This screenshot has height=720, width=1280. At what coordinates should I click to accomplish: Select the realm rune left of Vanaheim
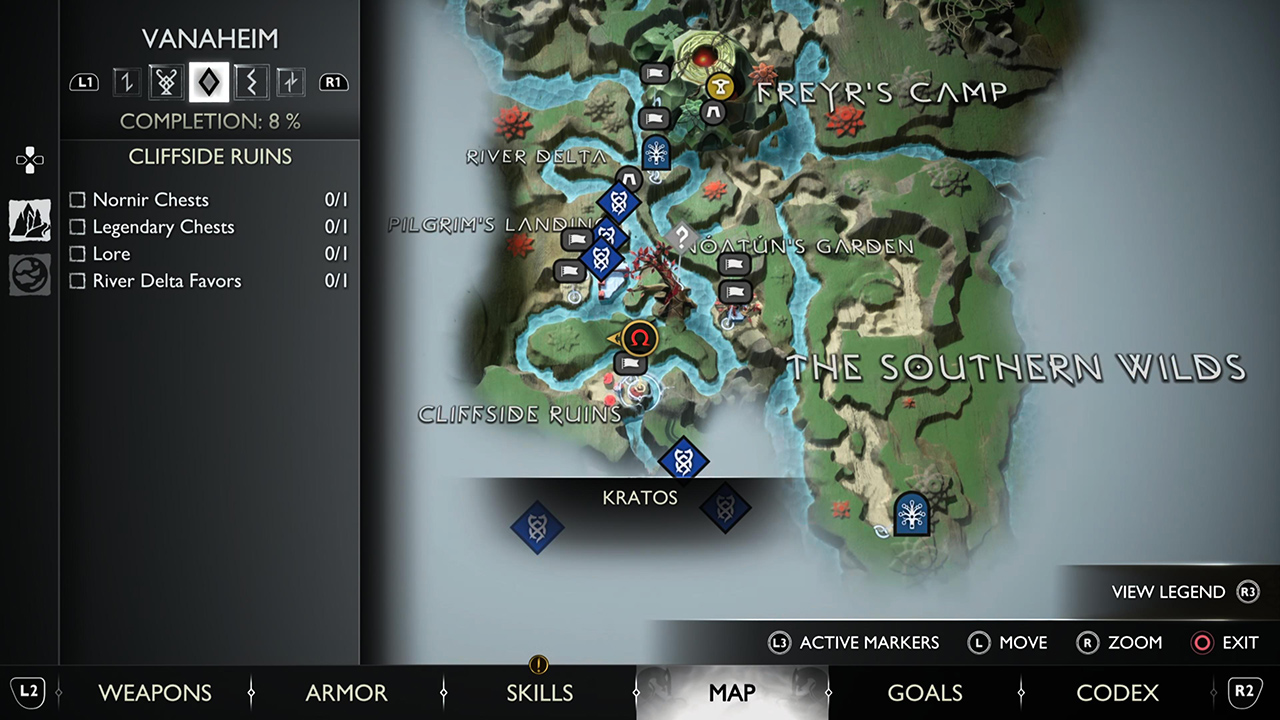click(166, 82)
